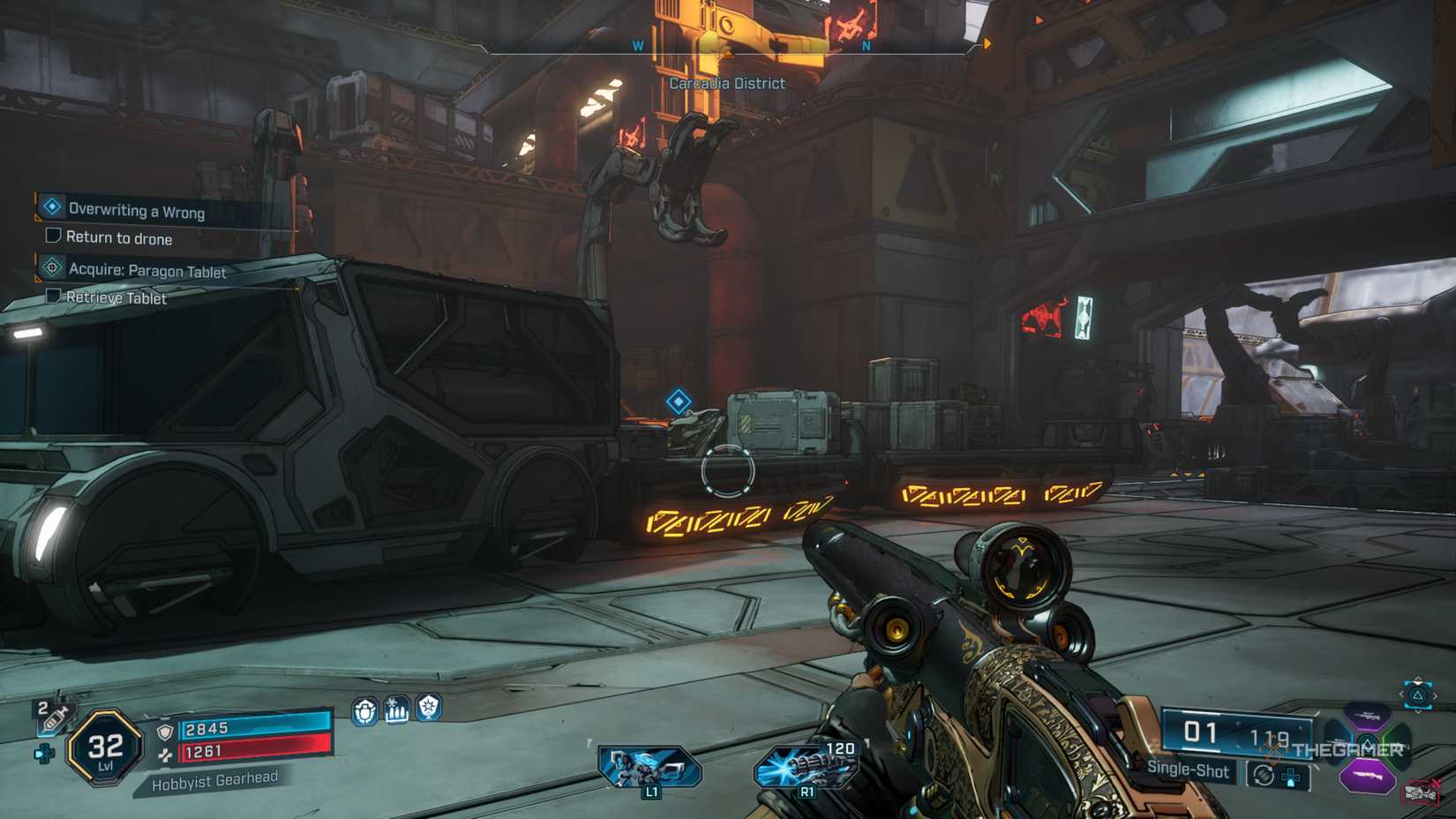Click the reload circular-arrows icon under the ammo counter
Image resolution: width=1456 pixels, height=819 pixels.
click(x=1263, y=774)
